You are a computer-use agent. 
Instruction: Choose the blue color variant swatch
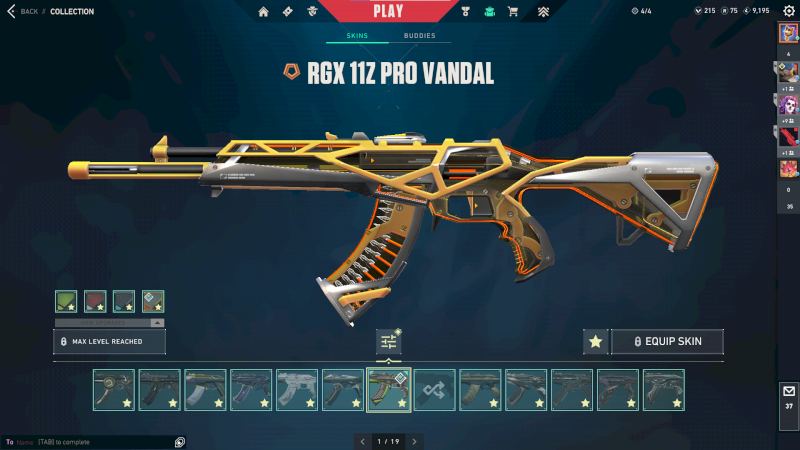(124, 301)
